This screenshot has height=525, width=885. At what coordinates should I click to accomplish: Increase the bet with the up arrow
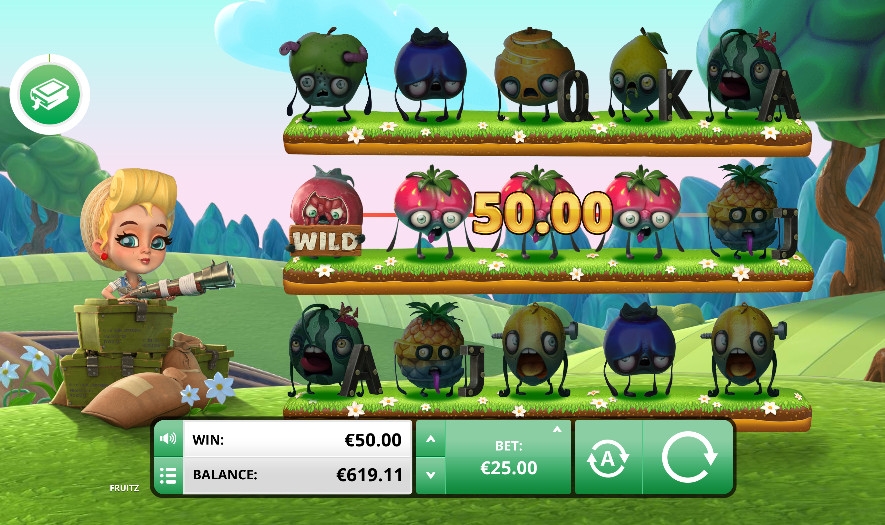(430, 439)
